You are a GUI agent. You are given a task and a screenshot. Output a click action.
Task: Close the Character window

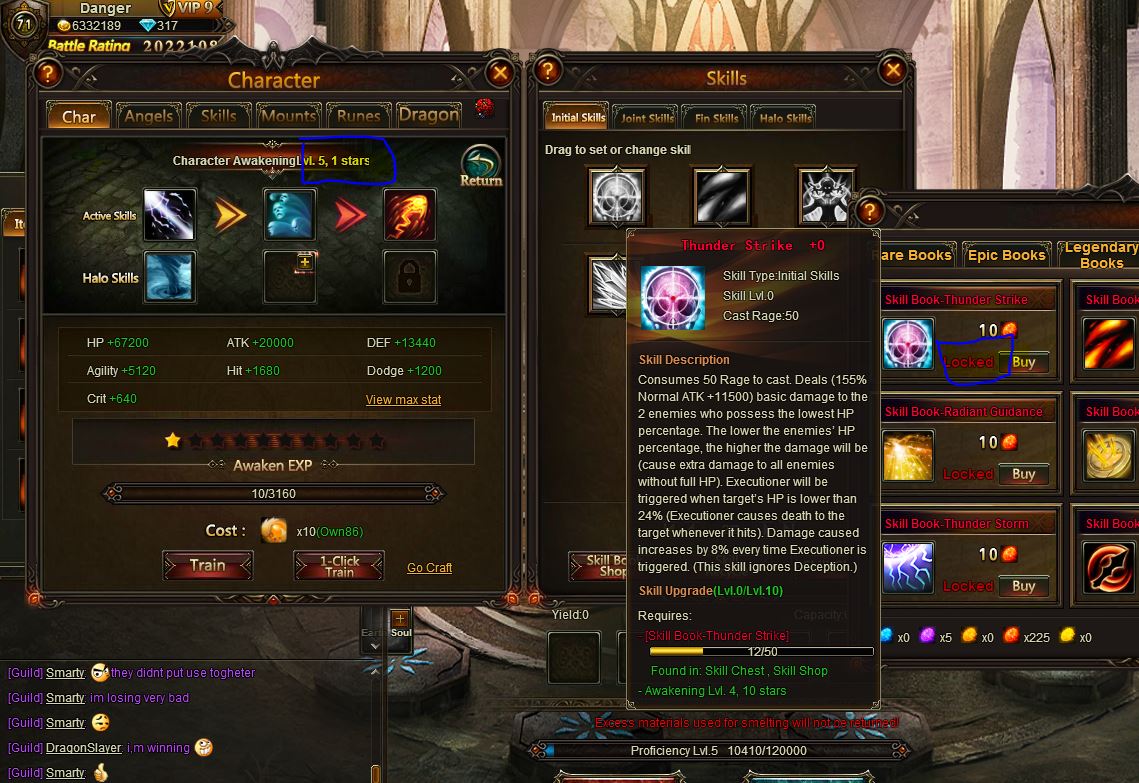tap(501, 73)
